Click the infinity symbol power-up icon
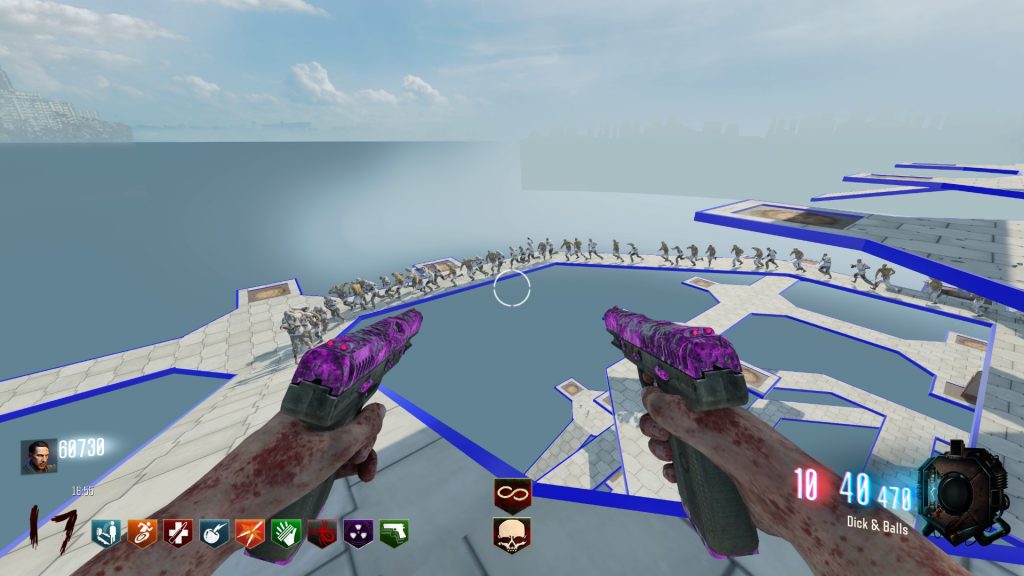Screen dimensions: 1024x576 tap(512, 495)
